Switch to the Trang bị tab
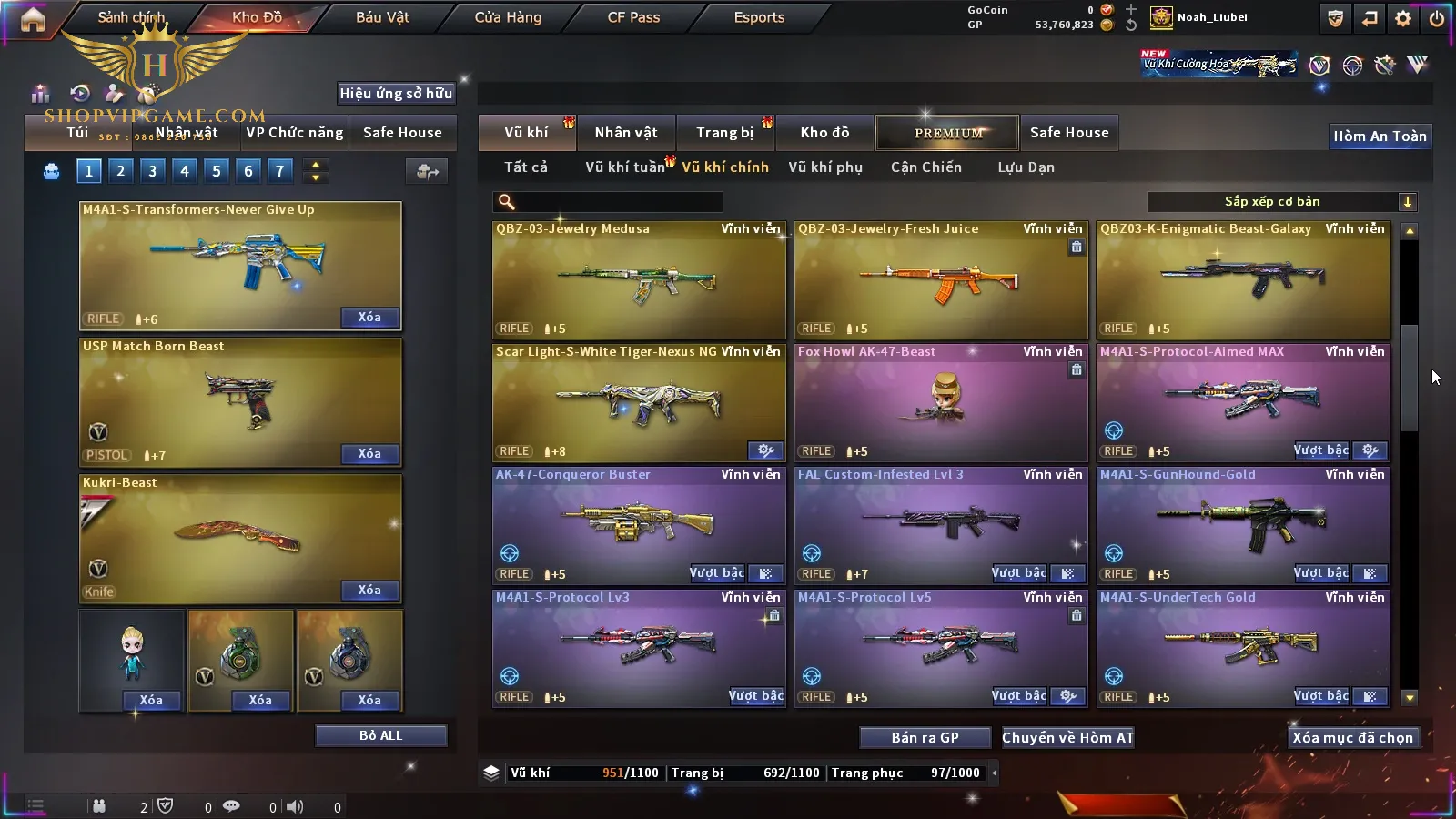The height and width of the screenshot is (819, 1456). click(x=724, y=133)
